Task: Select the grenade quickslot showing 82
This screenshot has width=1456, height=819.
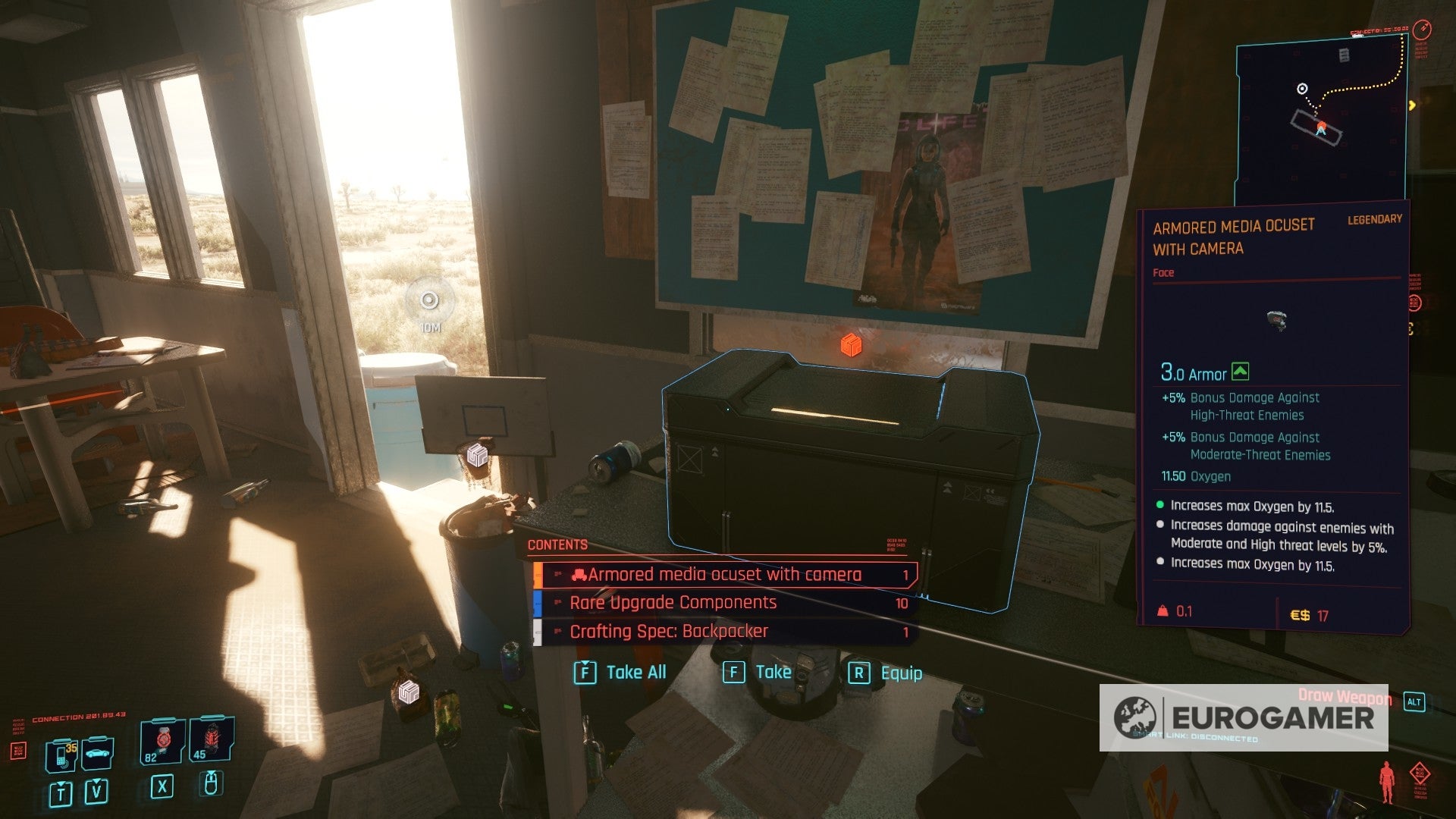Action: 161,739
